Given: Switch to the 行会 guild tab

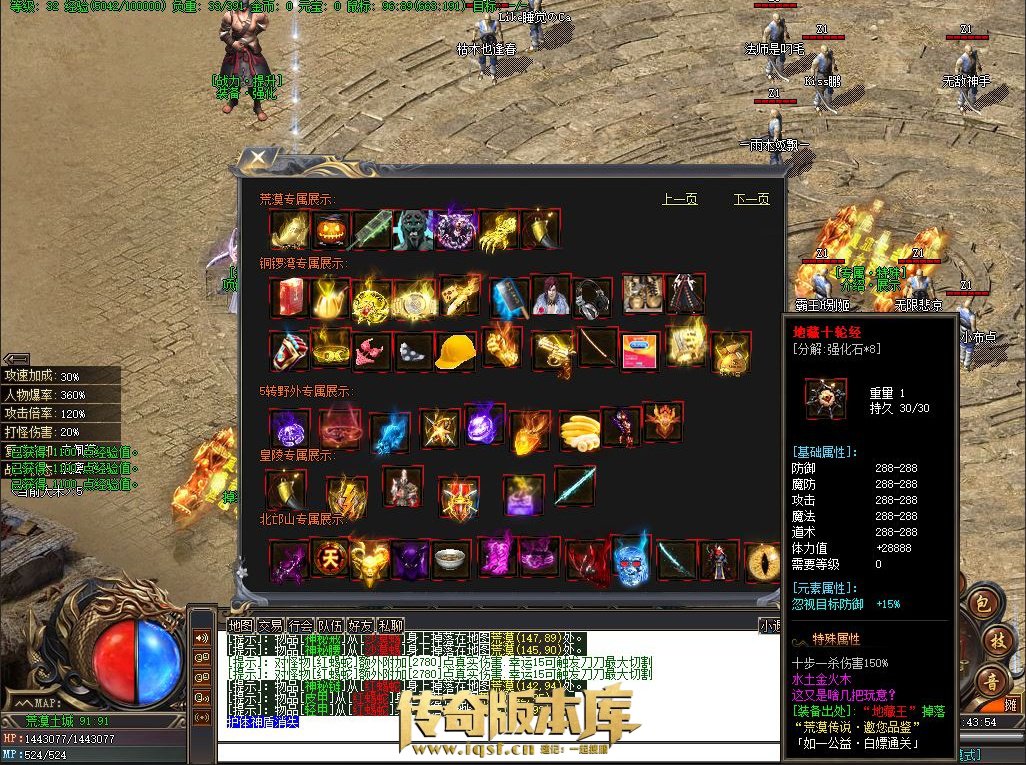Looking at the screenshot, I should click(x=301, y=625).
